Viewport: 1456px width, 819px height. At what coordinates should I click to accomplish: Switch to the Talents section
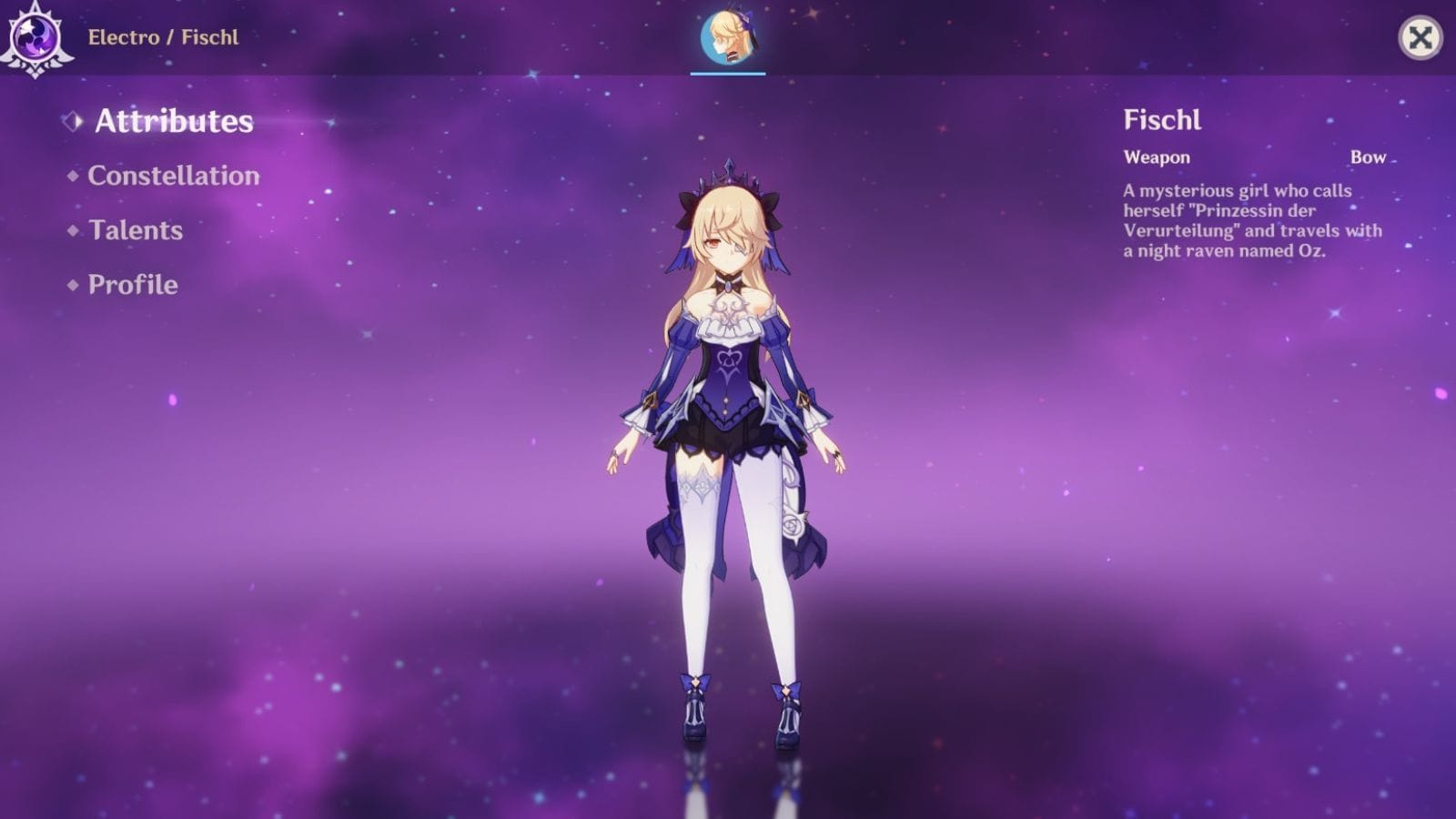coord(136,230)
